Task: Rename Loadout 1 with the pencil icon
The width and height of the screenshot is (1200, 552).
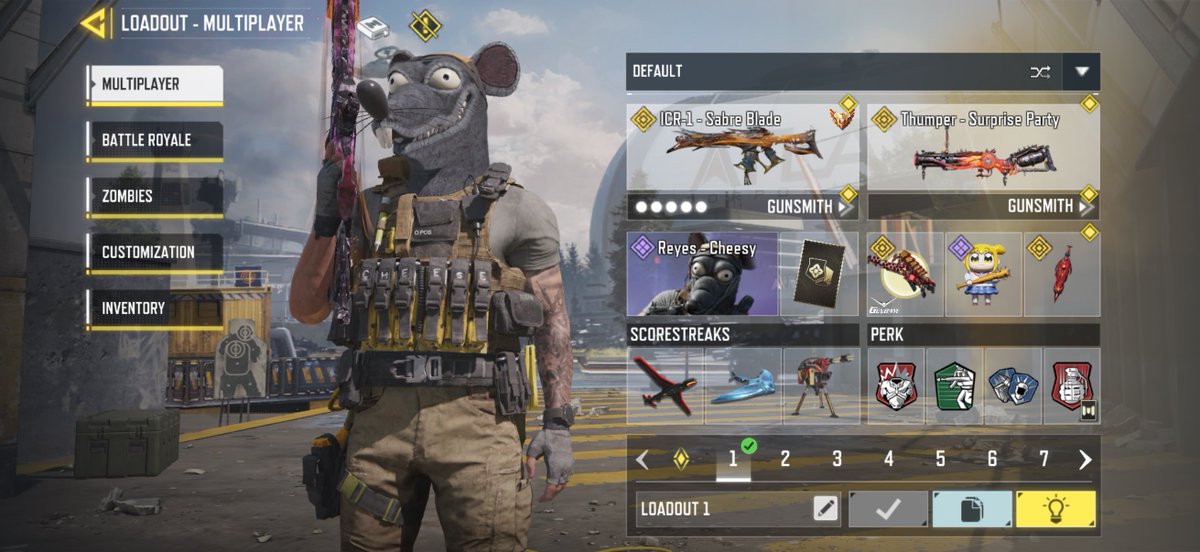Action: tap(825, 509)
